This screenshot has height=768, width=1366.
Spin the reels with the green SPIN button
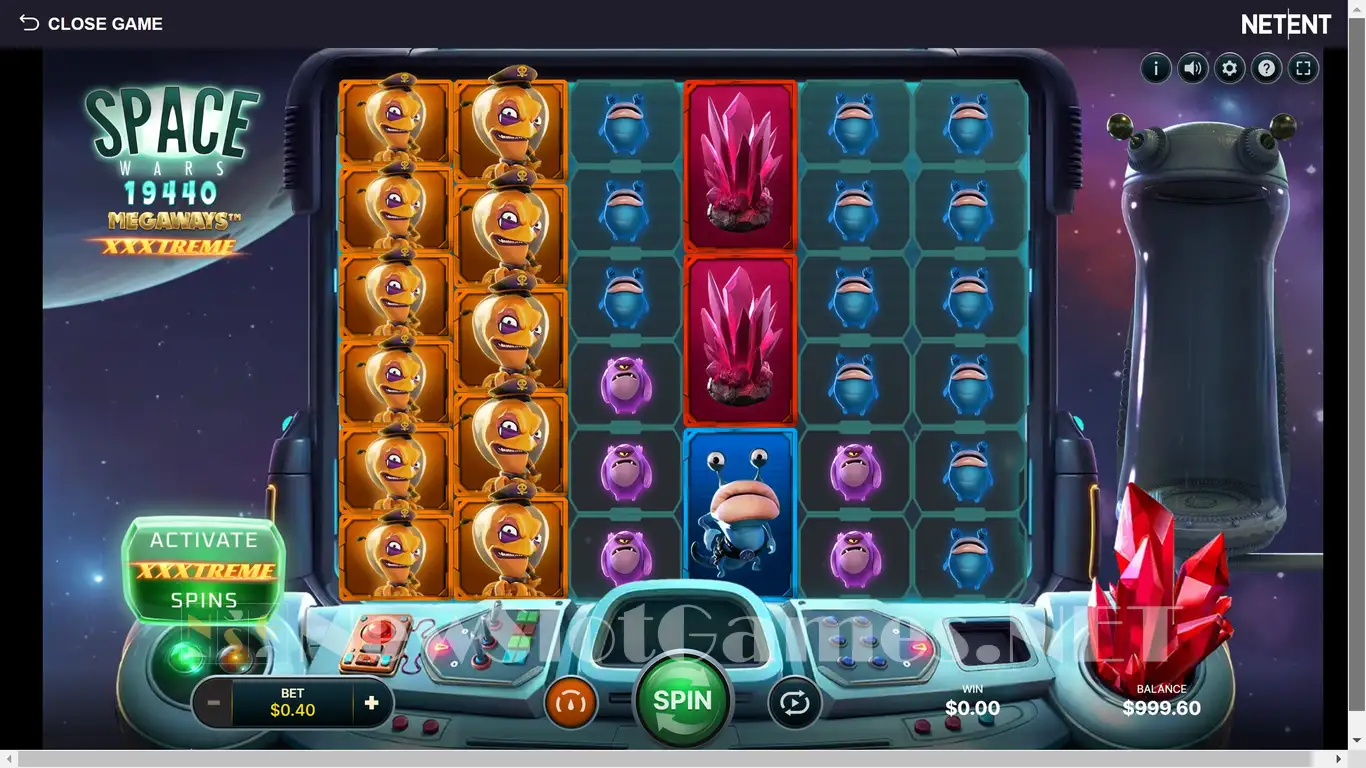click(683, 701)
